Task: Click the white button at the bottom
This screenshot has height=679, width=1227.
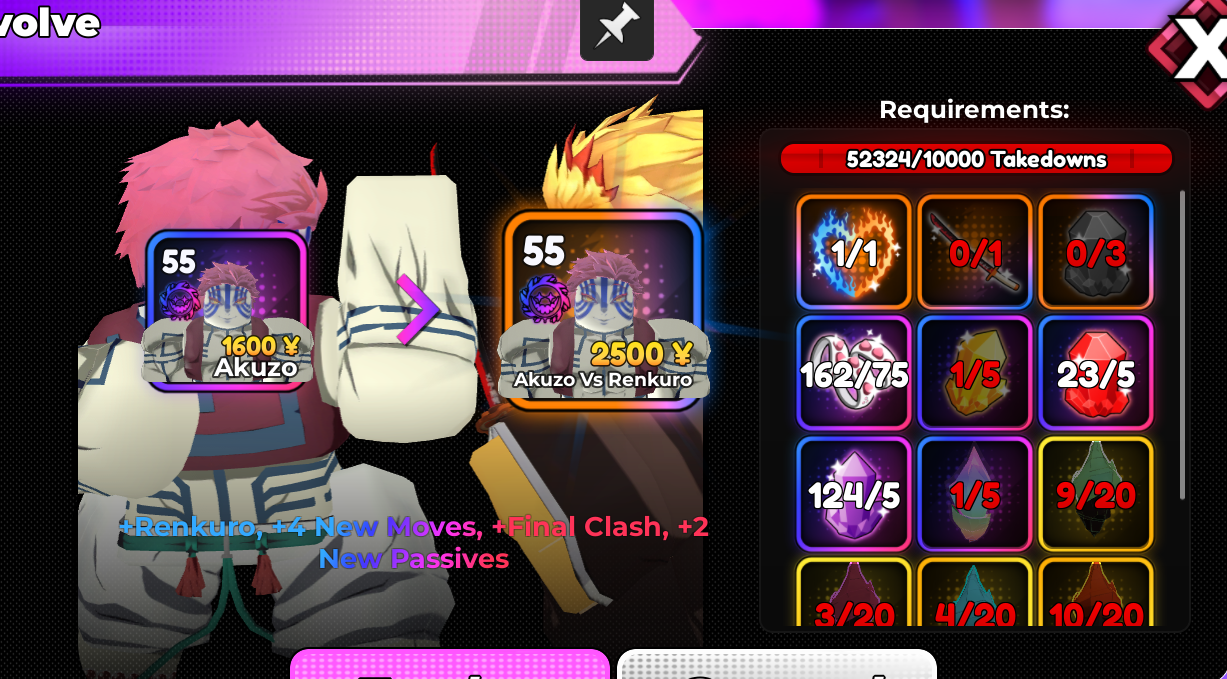Action: [x=776, y=665]
